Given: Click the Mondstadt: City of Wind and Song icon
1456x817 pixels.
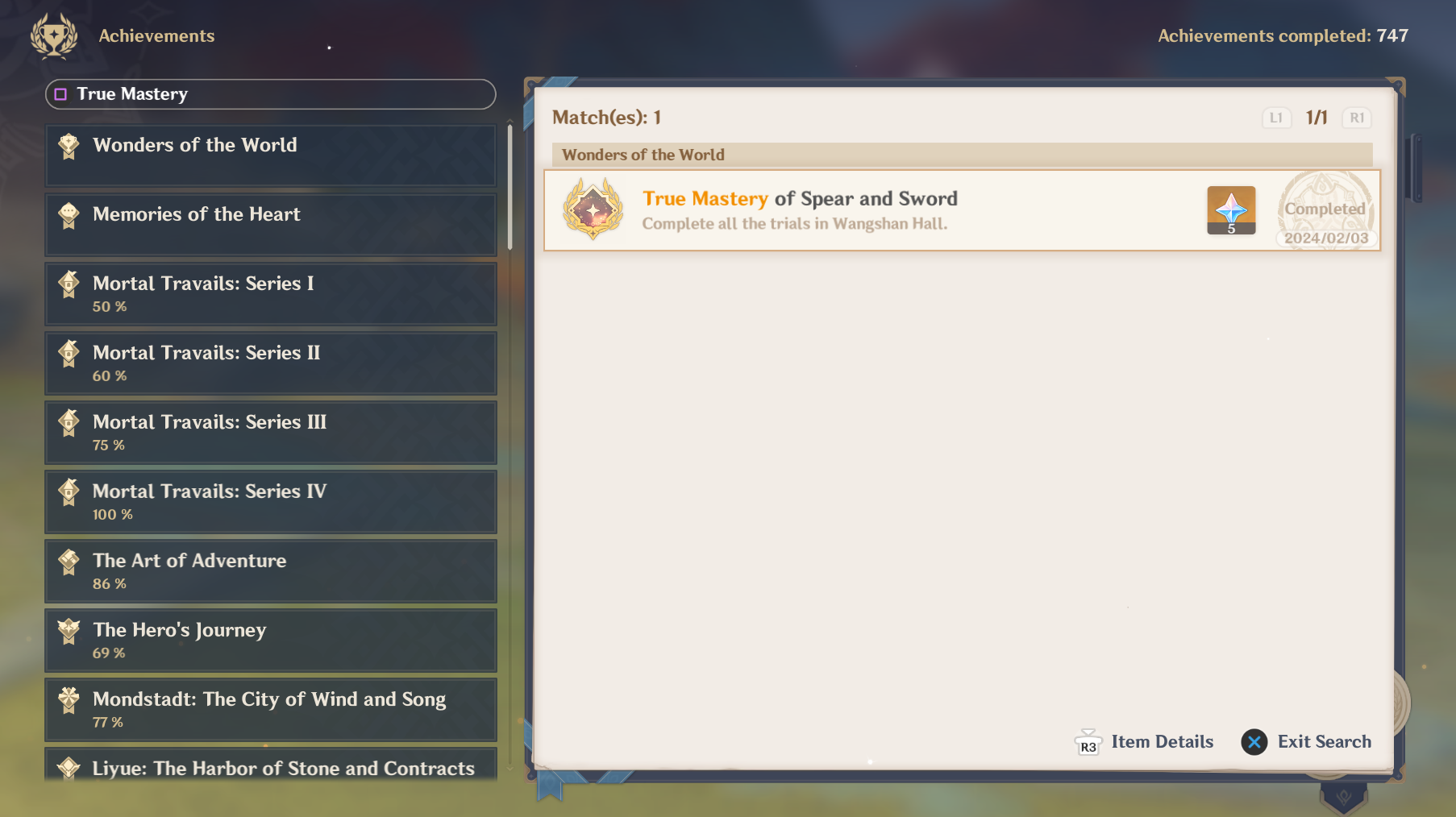Looking at the screenshot, I should (69, 700).
